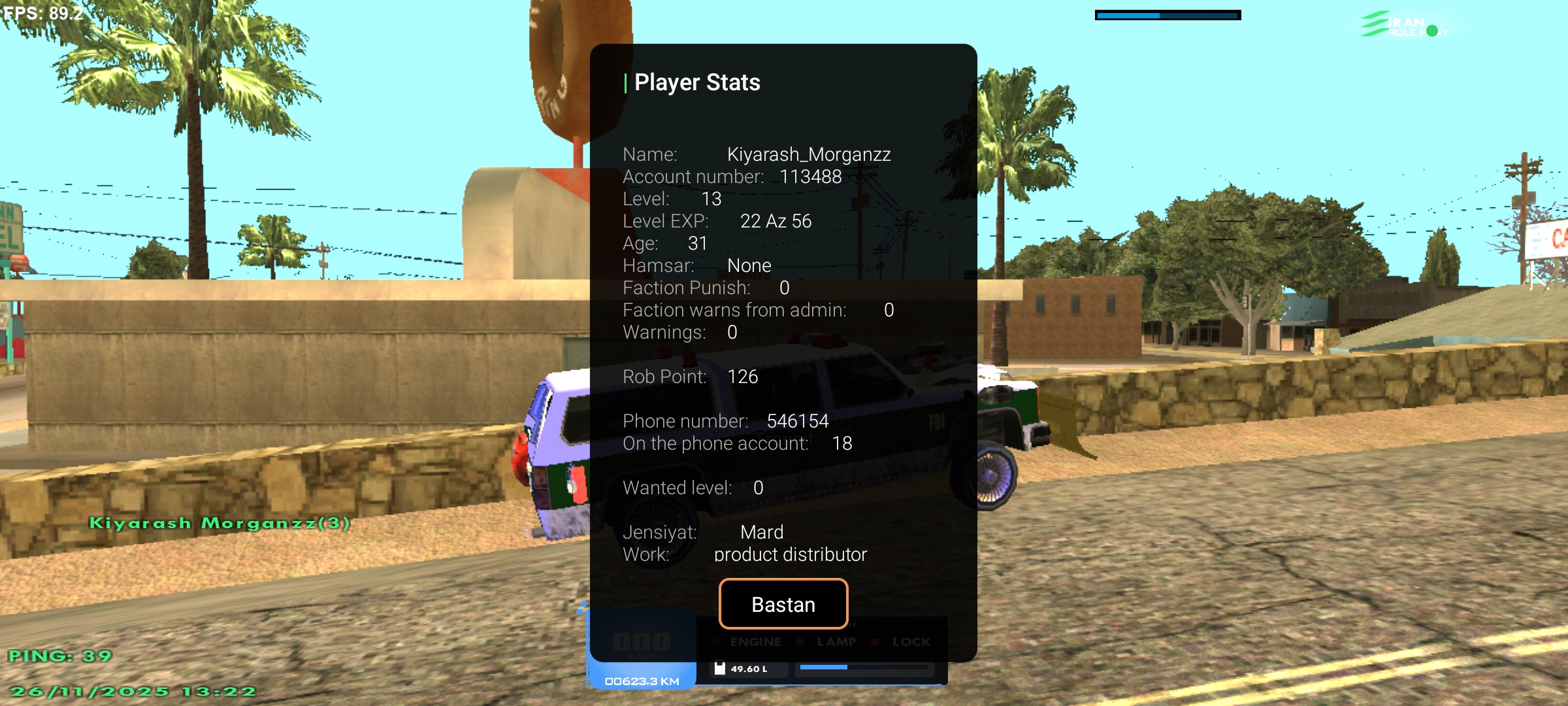Click the green ENGINE status dot
The width and height of the screenshot is (1568, 706).
[x=717, y=641]
